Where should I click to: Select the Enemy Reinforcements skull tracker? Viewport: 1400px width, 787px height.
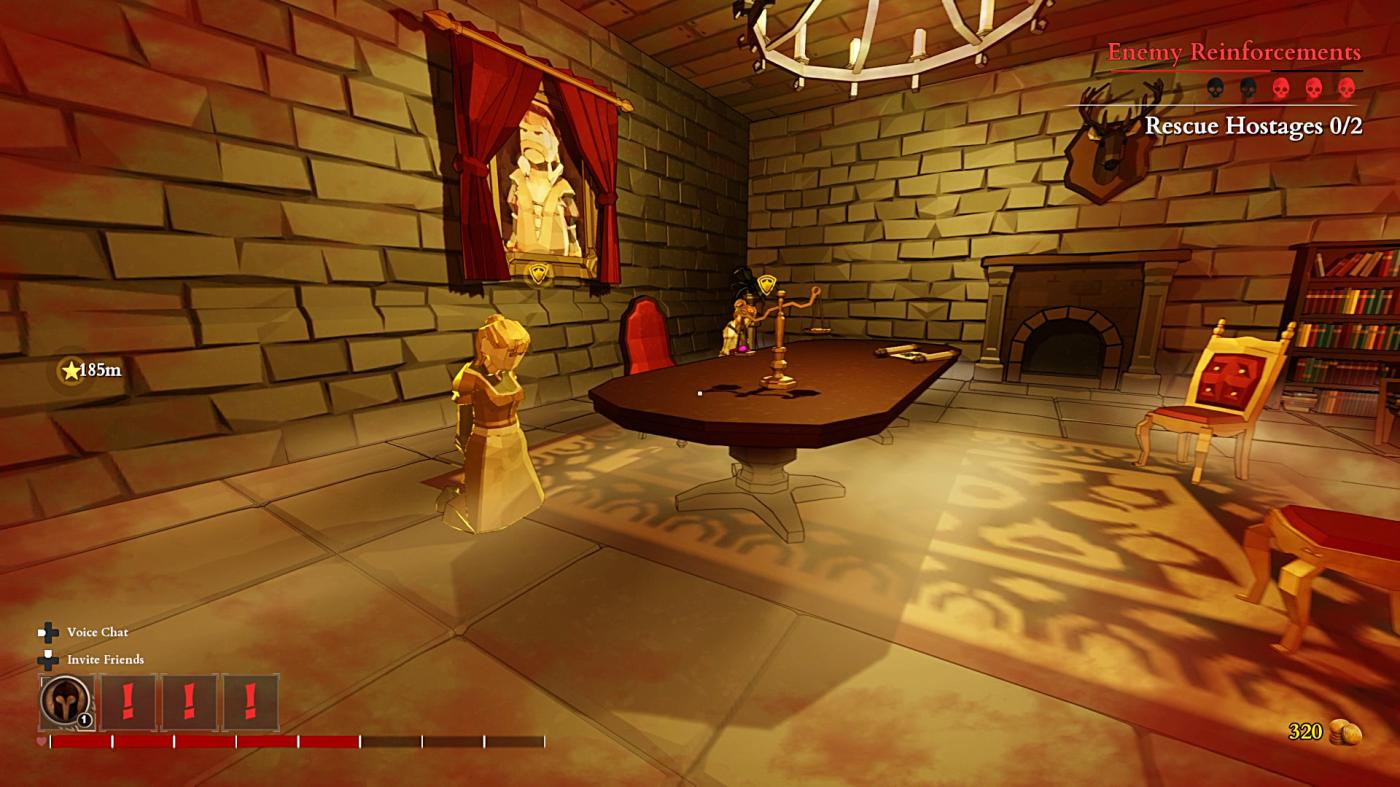tap(1281, 87)
